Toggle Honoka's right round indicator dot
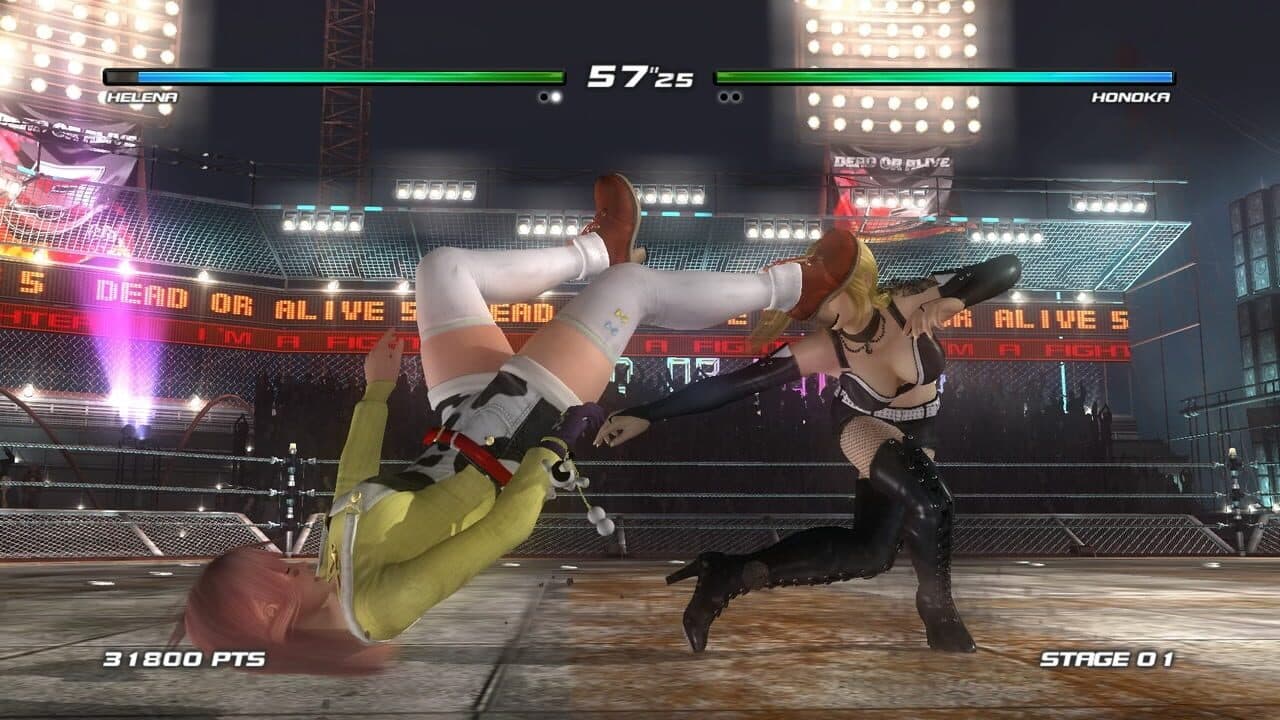The height and width of the screenshot is (720, 1280). (737, 95)
